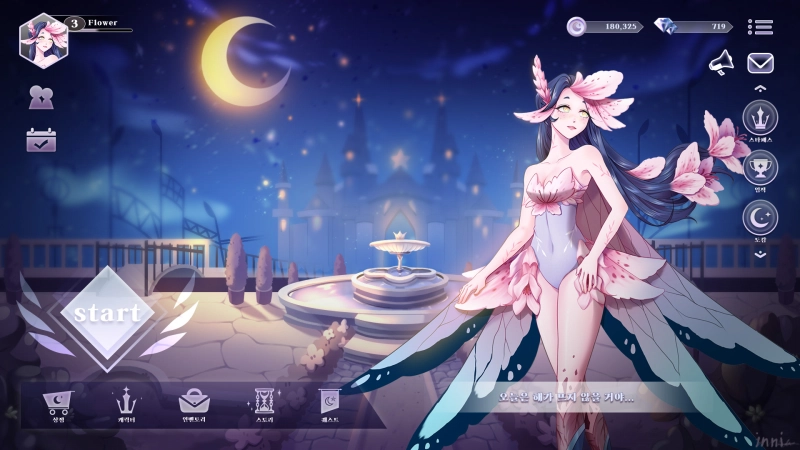800x450 pixels.
Task: Open the shop via the cart icon
Action: [56, 404]
